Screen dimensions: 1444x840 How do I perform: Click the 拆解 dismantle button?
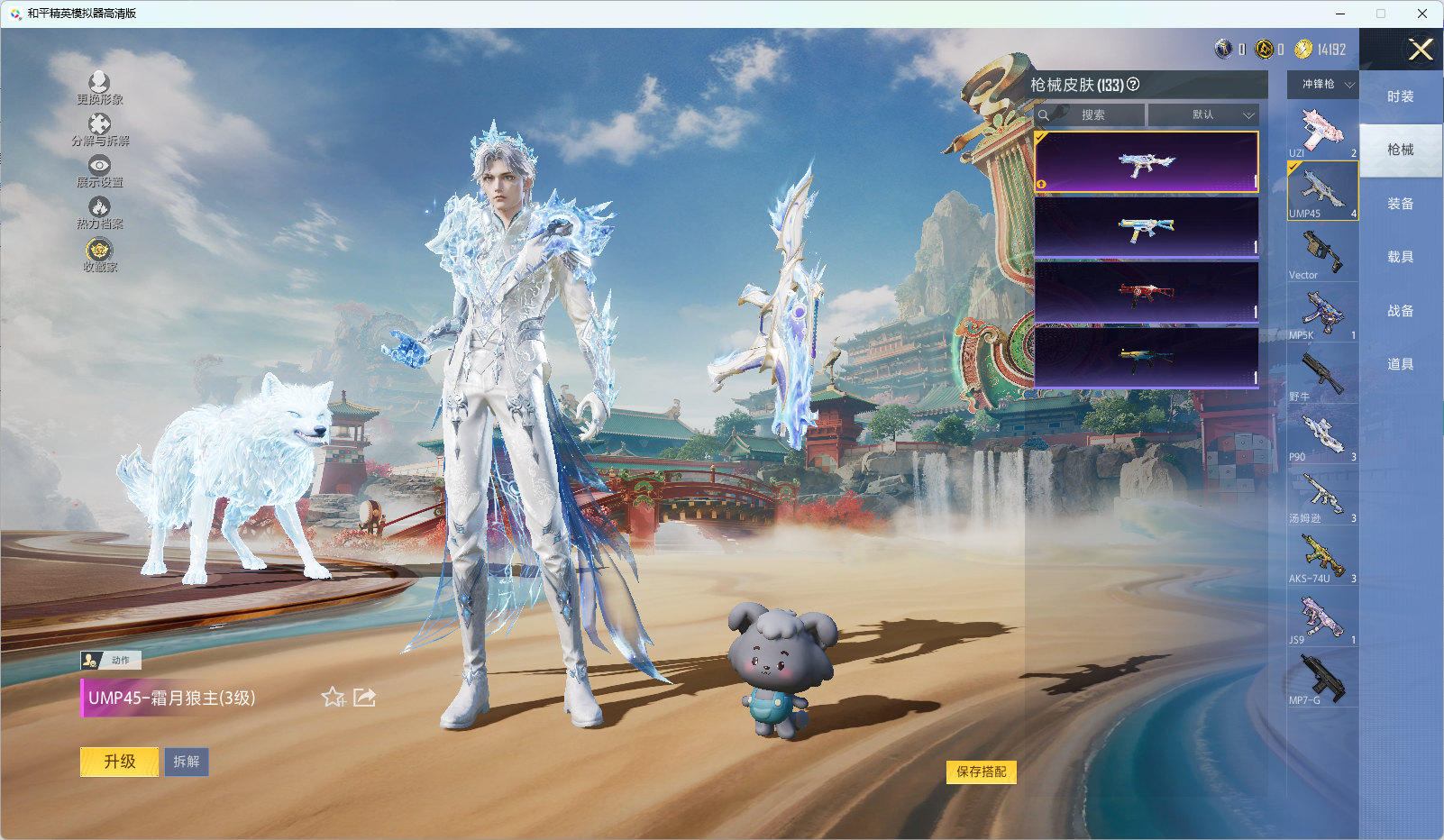(x=187, y=762)
